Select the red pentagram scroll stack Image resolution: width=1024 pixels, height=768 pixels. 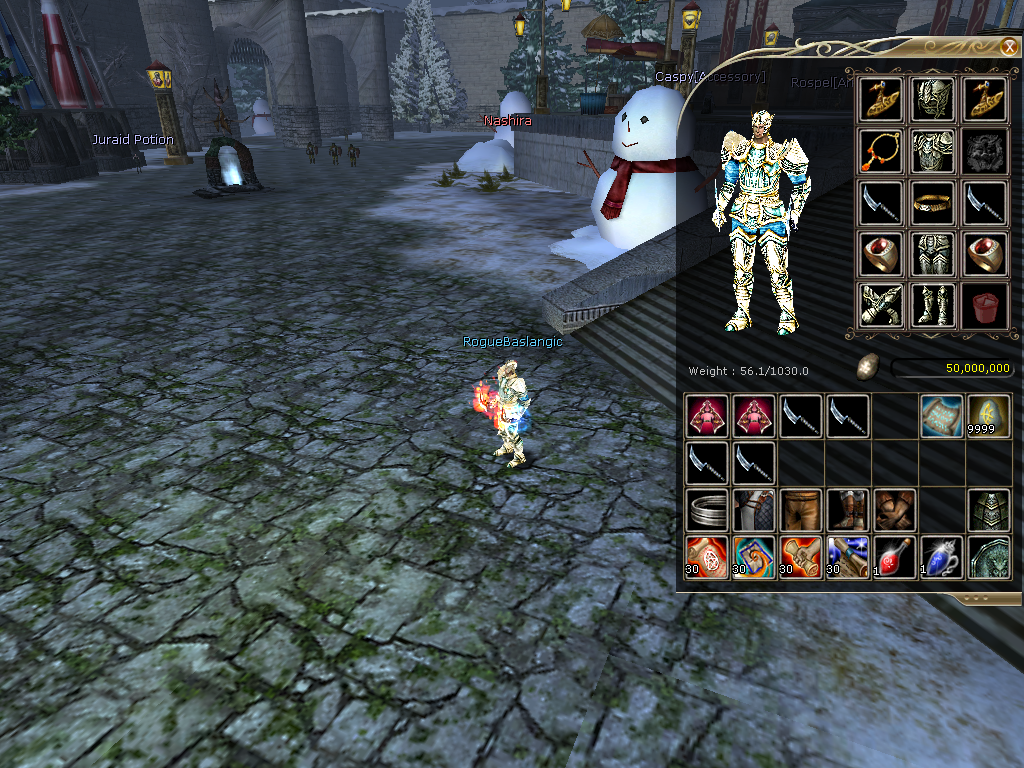pyautogui.click(x=707, y=557)
